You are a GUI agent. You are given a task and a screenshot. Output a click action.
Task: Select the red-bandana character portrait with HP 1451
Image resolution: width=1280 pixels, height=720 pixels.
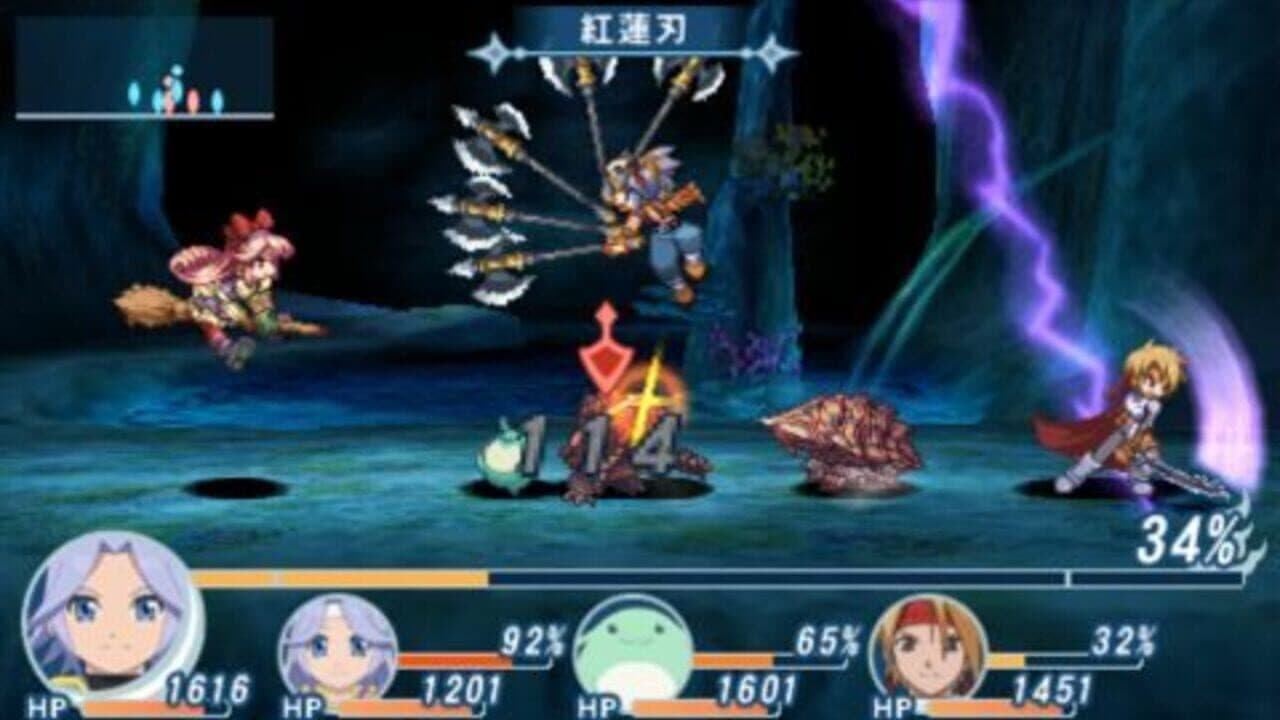930,645
